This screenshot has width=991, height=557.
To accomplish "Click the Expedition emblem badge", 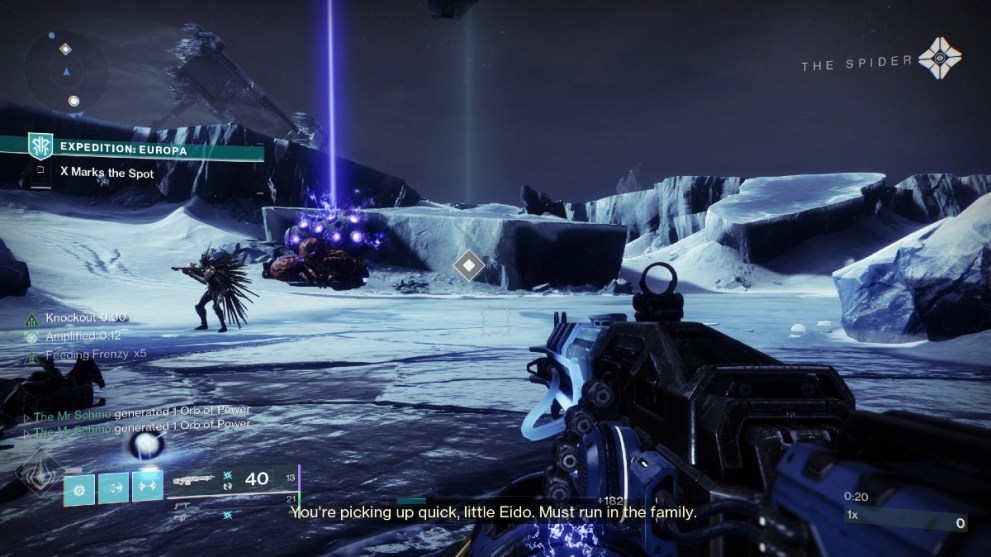I will [40, 148].
